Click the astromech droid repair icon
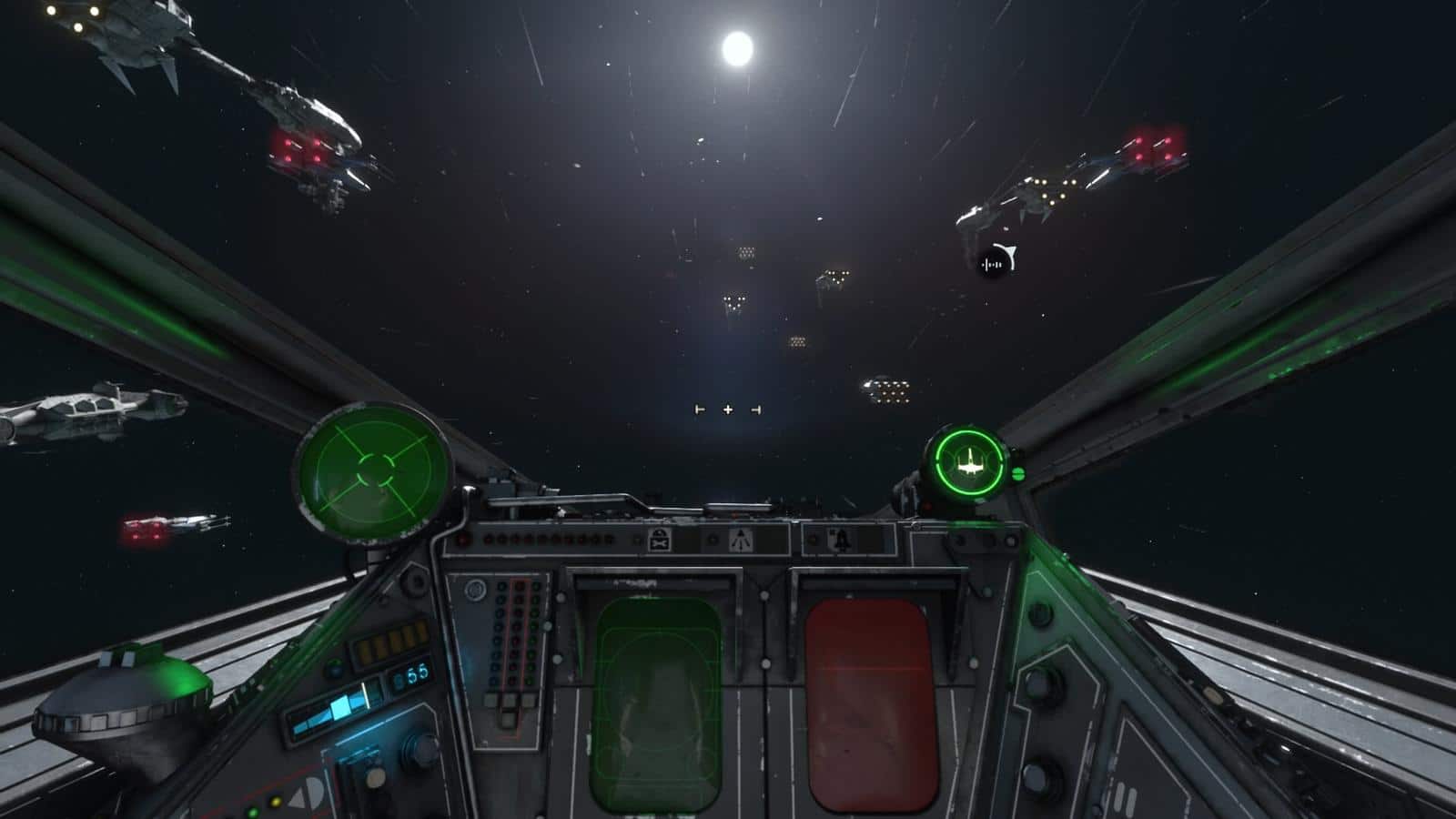The height and width of the screenshot is (819, 1456). 660,540
